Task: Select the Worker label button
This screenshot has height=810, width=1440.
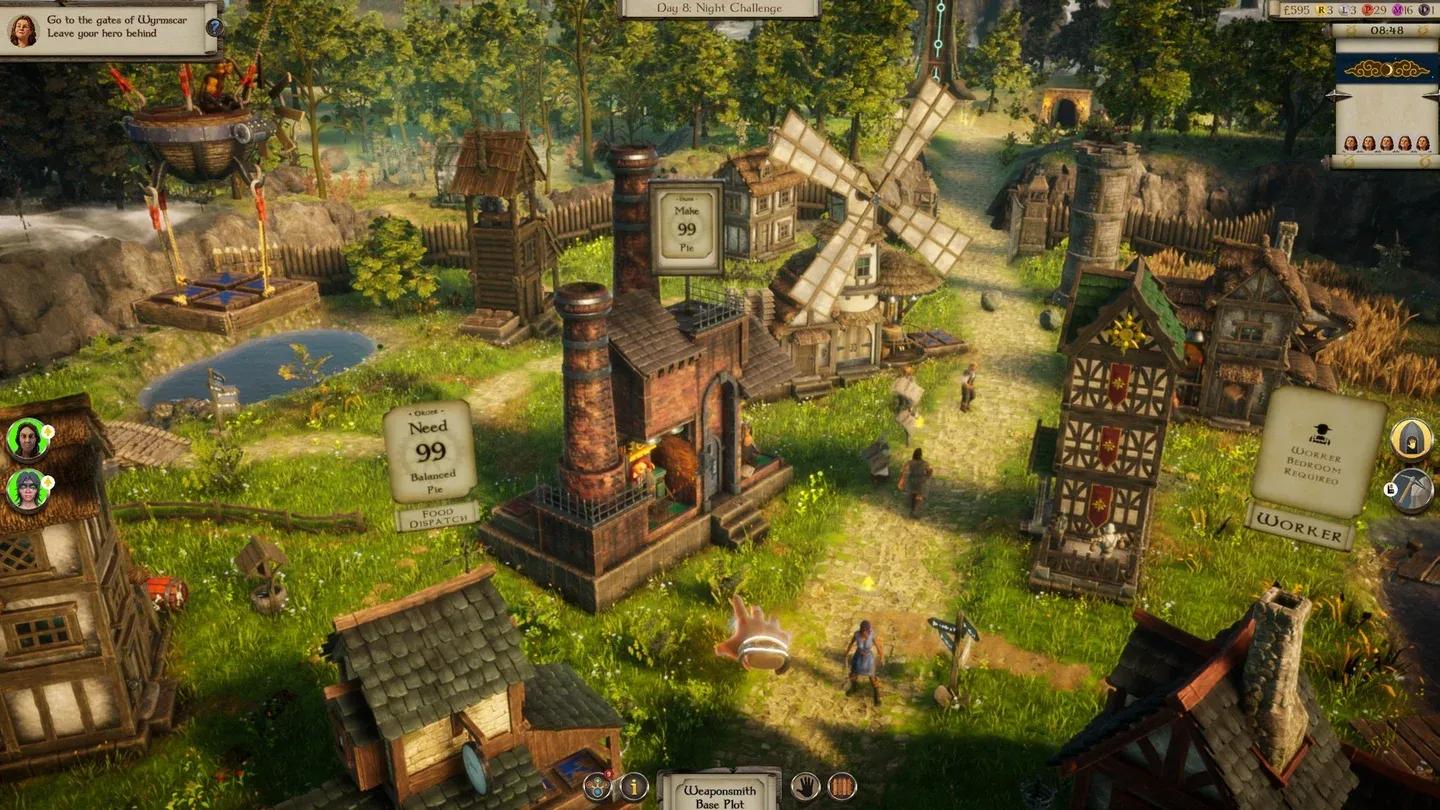Action: click(x=1299, y=528)
